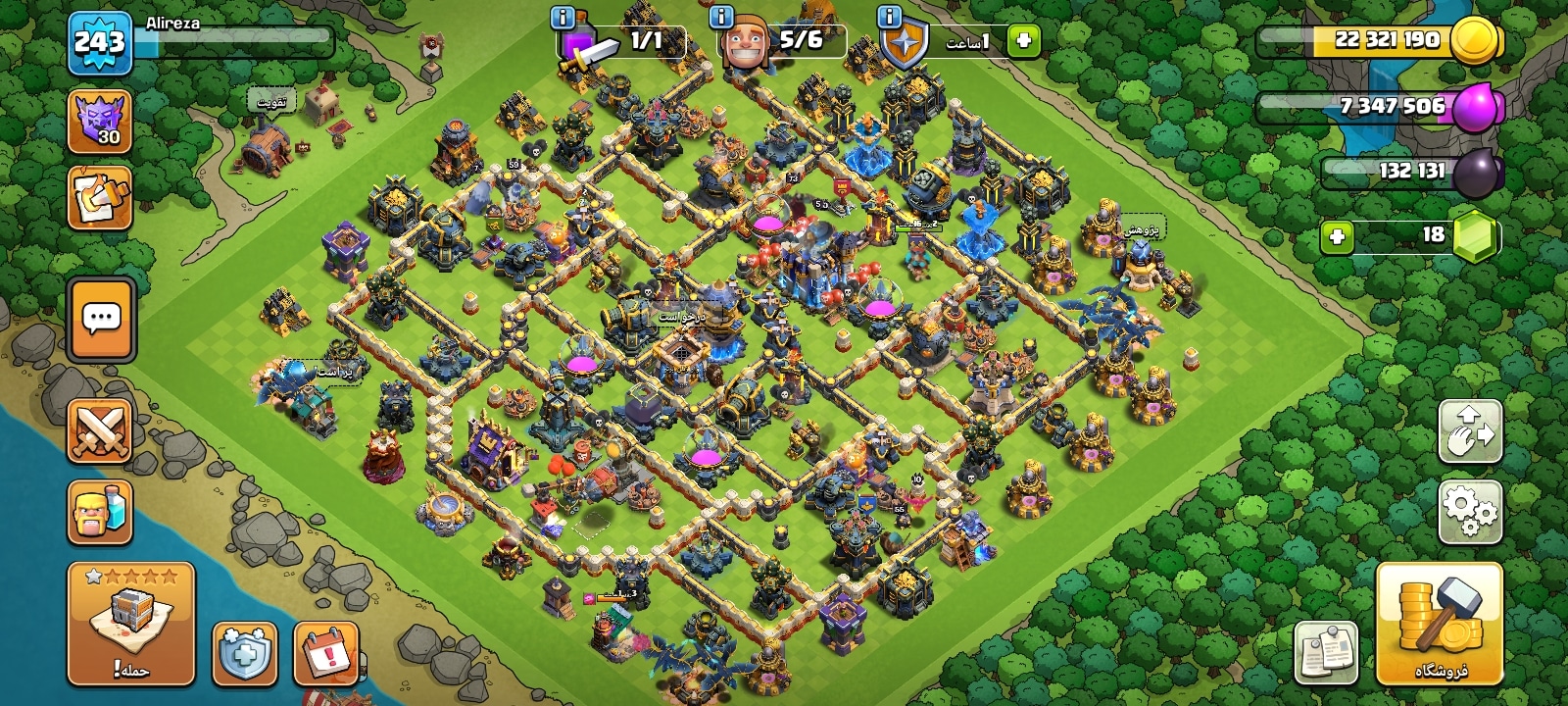The width and height of the screenshot is (1568, 706).
Task: Open the chat speech bubble
Action: (x=101, y=320)
